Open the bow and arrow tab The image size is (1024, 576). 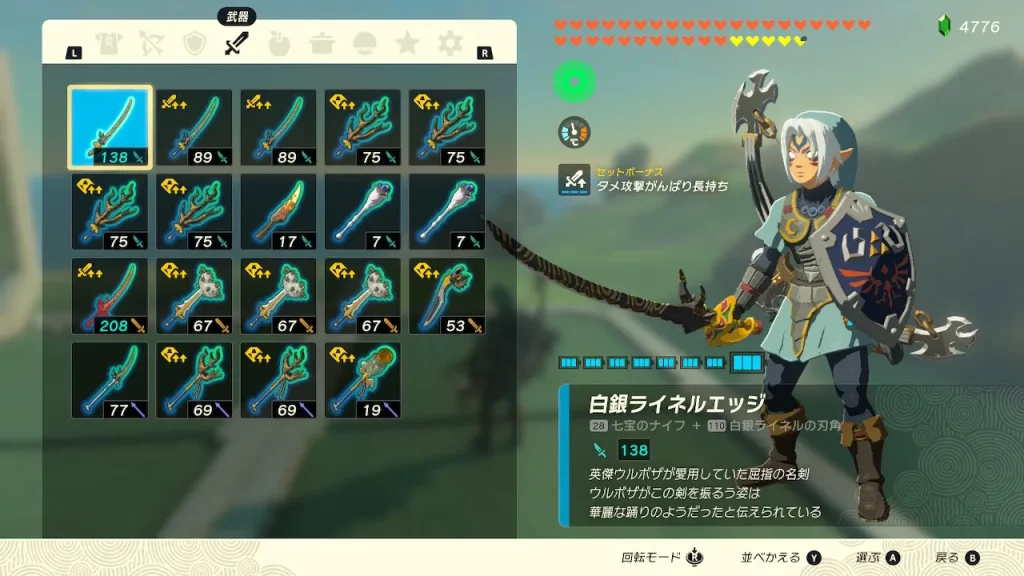tap(151, 44)
